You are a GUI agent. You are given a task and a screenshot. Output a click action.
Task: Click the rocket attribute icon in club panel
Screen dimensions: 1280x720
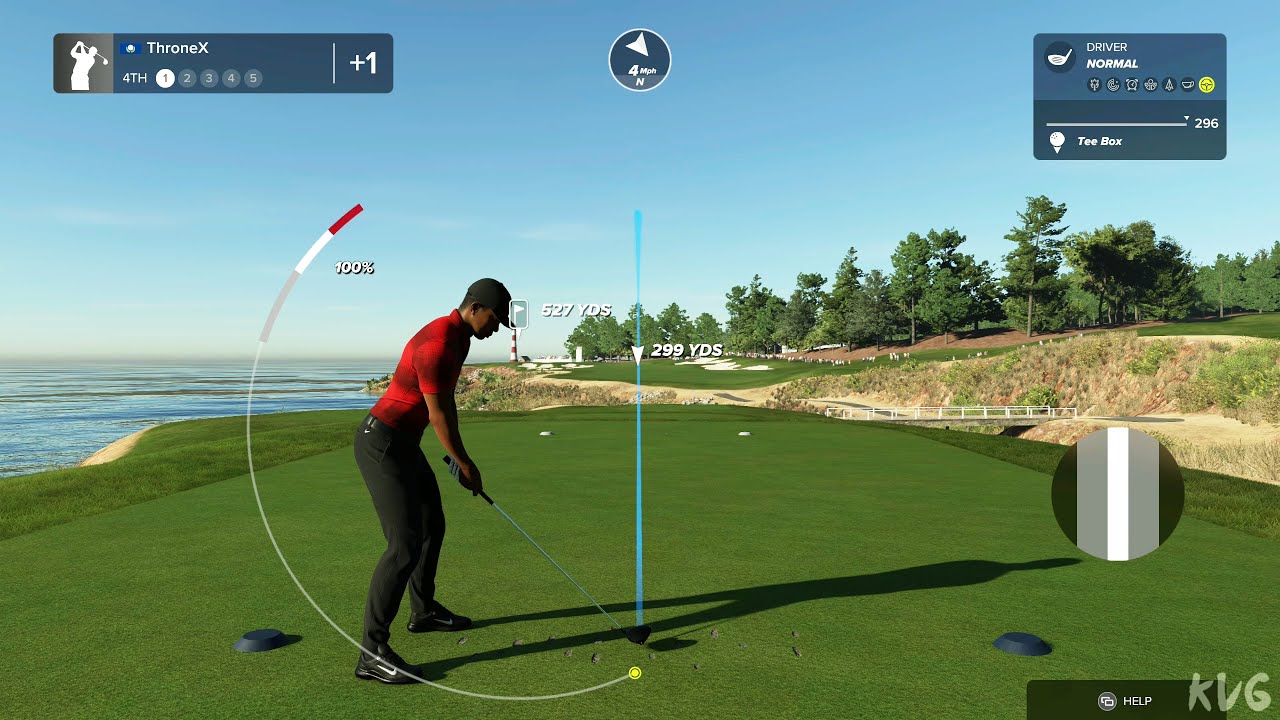[x=1169, y=84]
